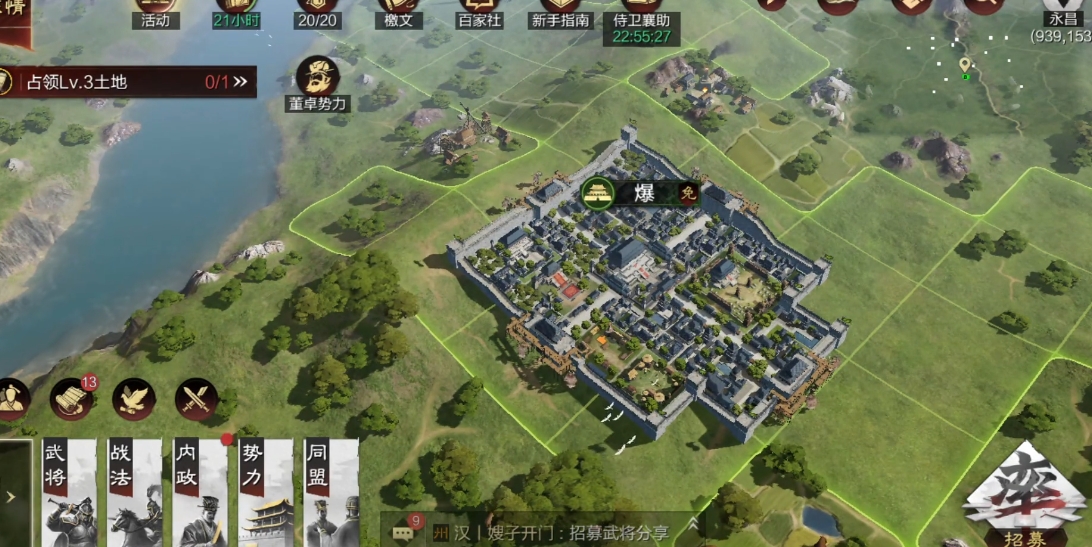Click the 永昌 location label
This screenshot has width=1092, height=547.
[x=1063, y=19]
